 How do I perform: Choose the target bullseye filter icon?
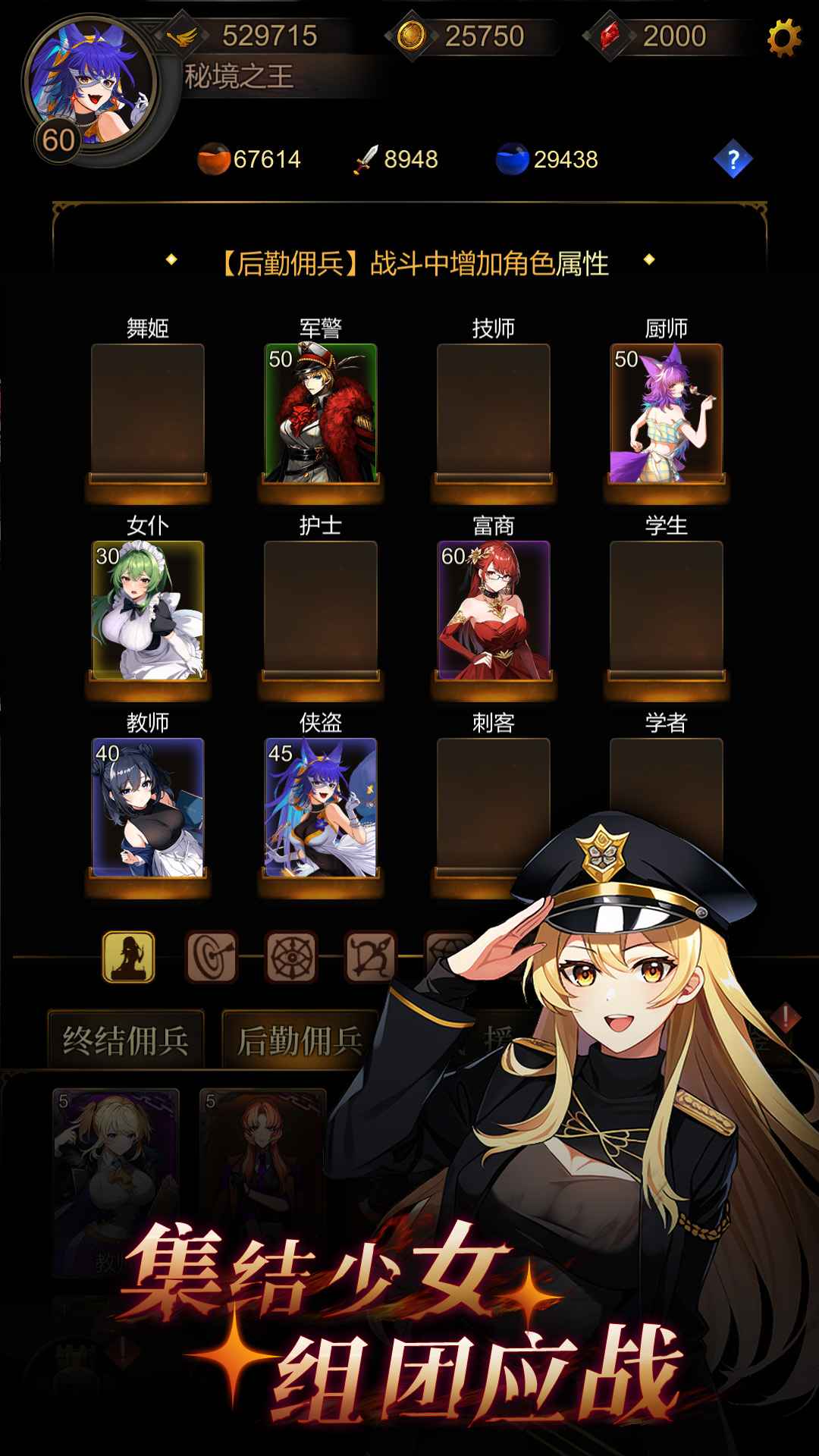pyautogui.click(x=212, y=957)
